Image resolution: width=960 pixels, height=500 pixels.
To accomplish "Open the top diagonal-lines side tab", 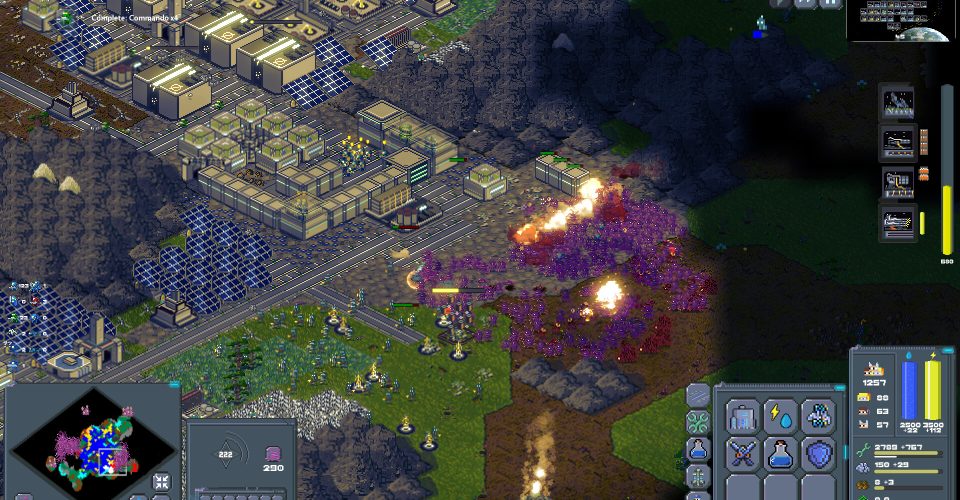I will tap(698, 395).
